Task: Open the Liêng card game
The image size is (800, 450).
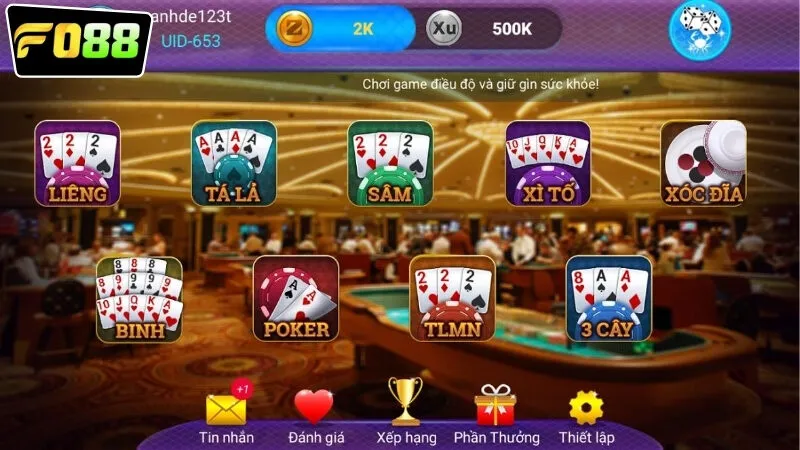Action: coord(77,163)
